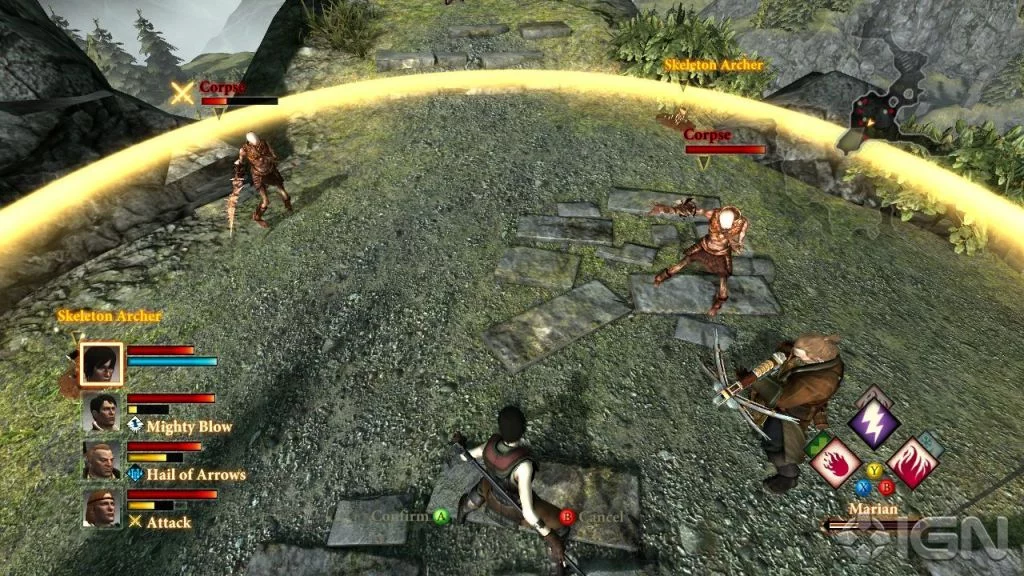Click the green secondary ability icon
This screenshot has width=1024, height=576.
(818, 444)
